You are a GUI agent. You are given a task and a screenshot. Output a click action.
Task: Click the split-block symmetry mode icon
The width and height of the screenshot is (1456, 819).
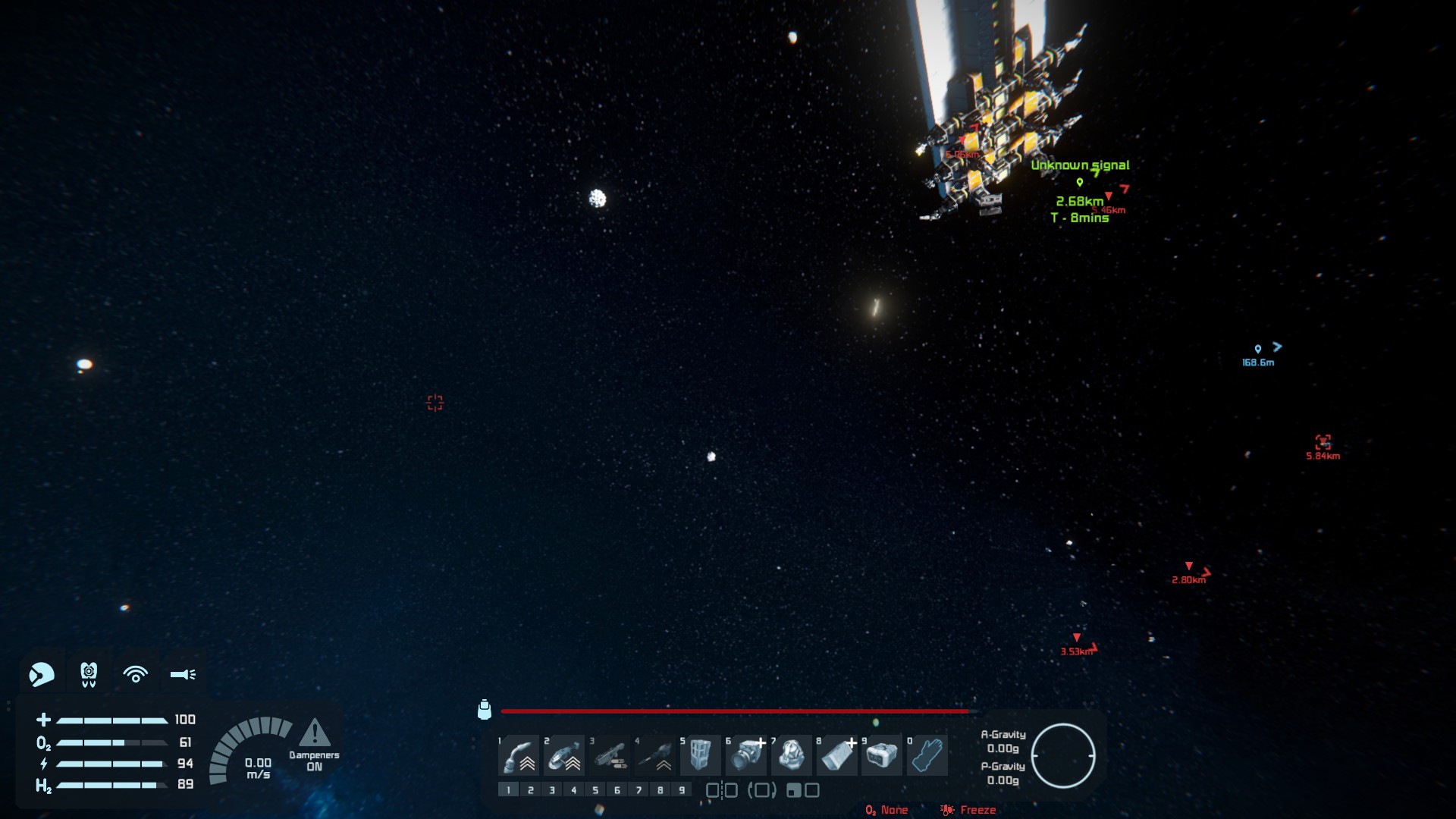point(722,790)
